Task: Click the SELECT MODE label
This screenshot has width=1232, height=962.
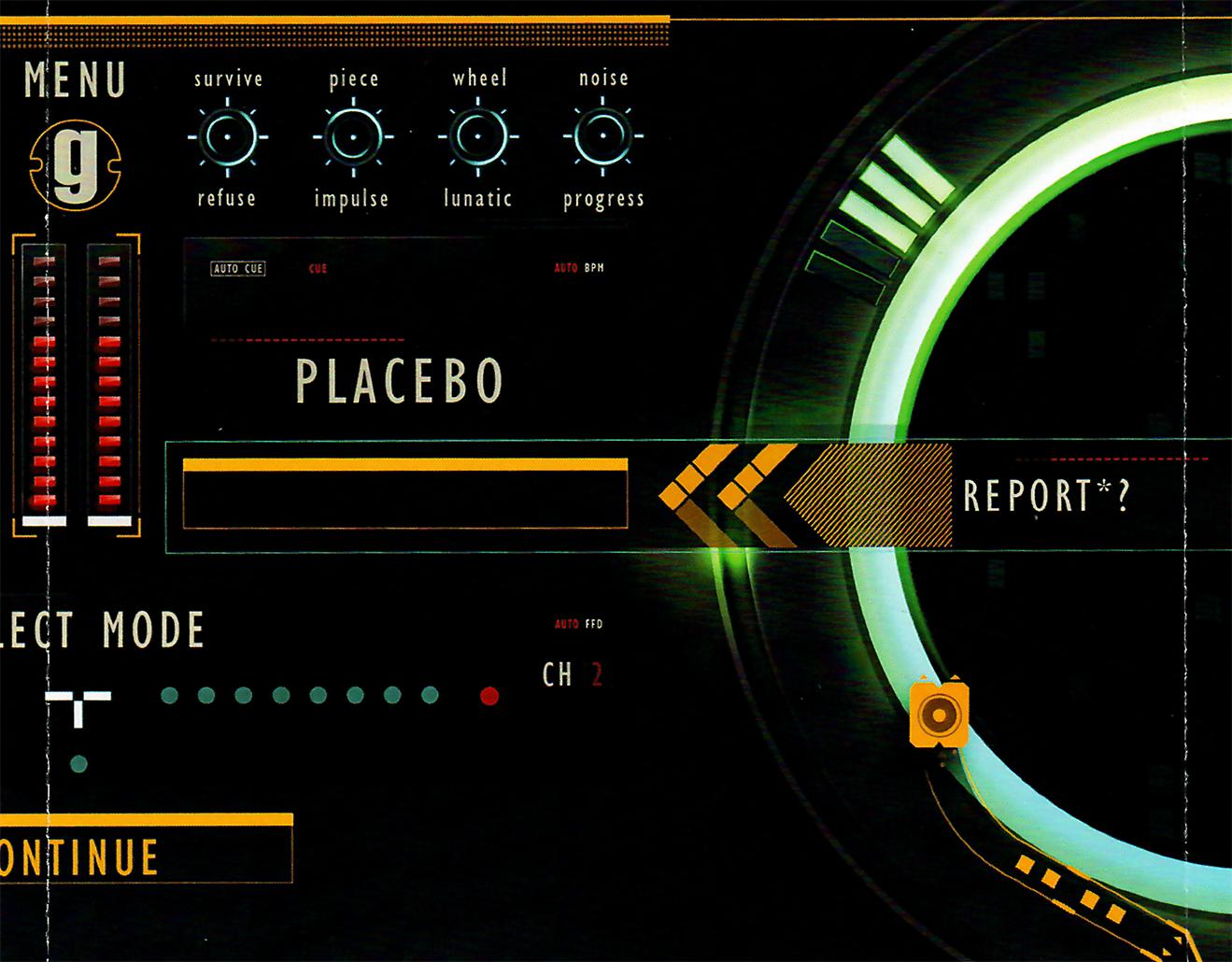Action: [101, 631]
